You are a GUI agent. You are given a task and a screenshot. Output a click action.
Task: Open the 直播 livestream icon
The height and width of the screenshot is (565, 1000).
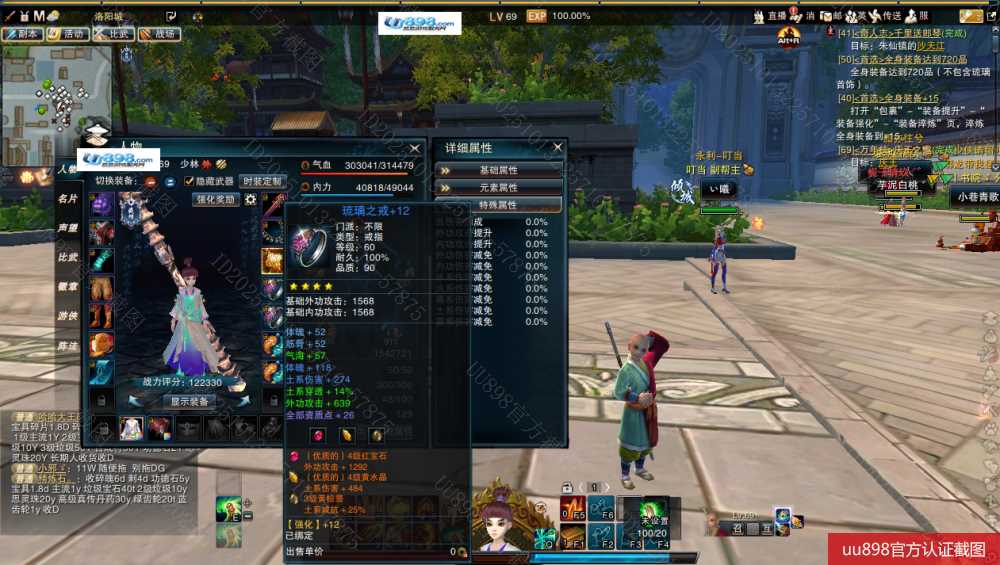tap(771, 16)
